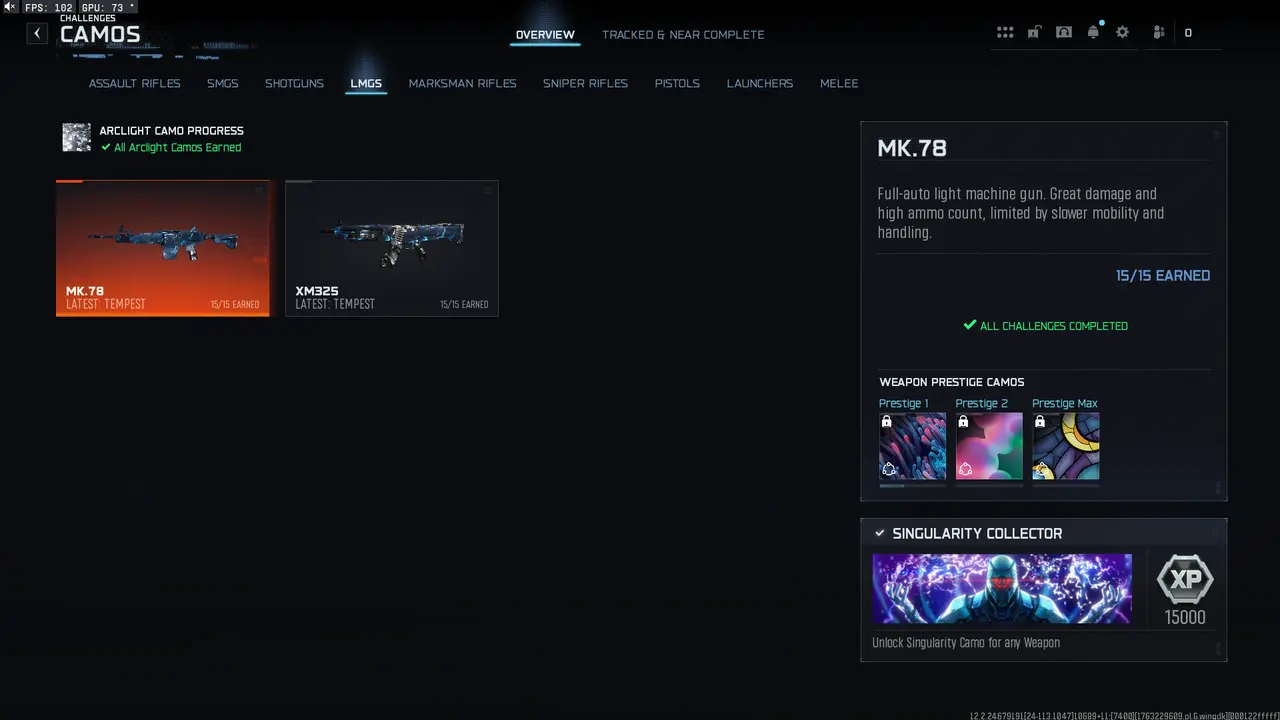Image resolution: width=1280 pixels, height=720 pixels.
Task: Select the XM325 weapon card
Action: point(391,248)
